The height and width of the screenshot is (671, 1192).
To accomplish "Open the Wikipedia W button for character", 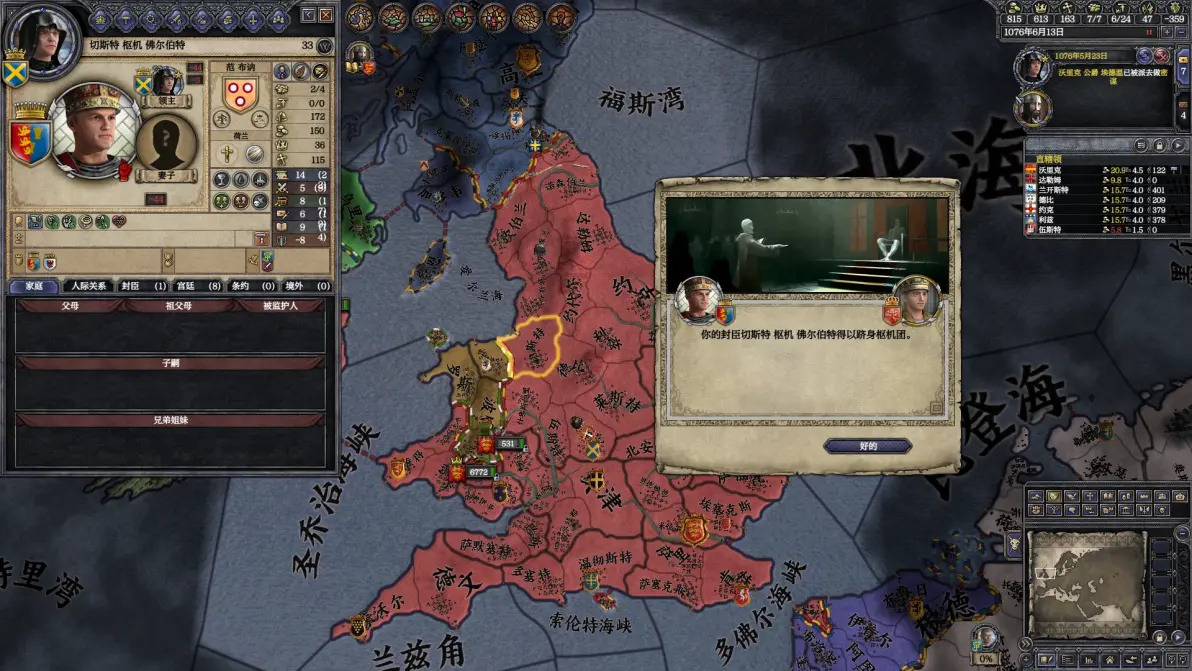I will pyautogui.click(x=324, y=46).
